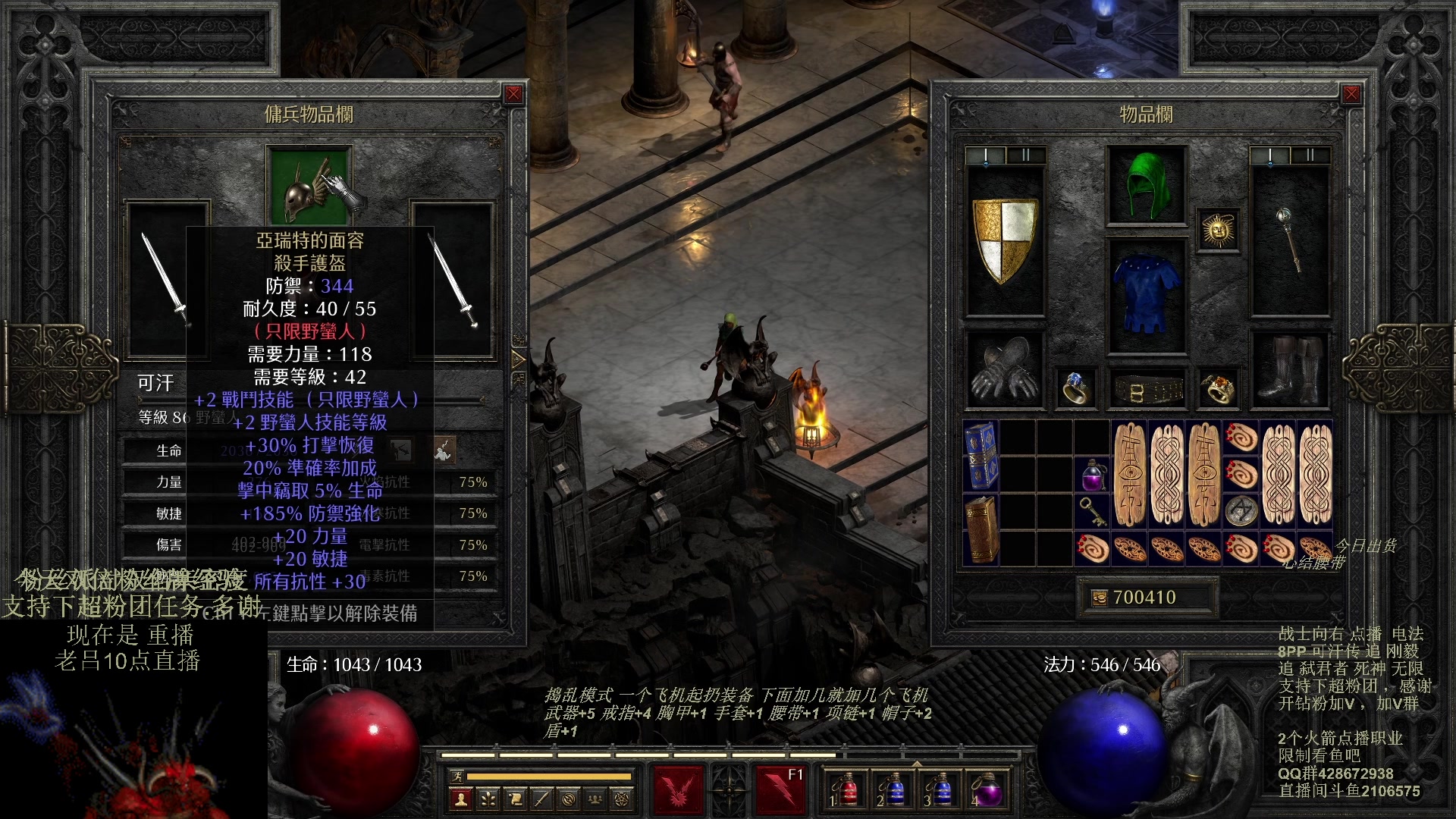Click the sun-face amulet slot
This screenshot has width=1456, height=819.
(1219, 230)
